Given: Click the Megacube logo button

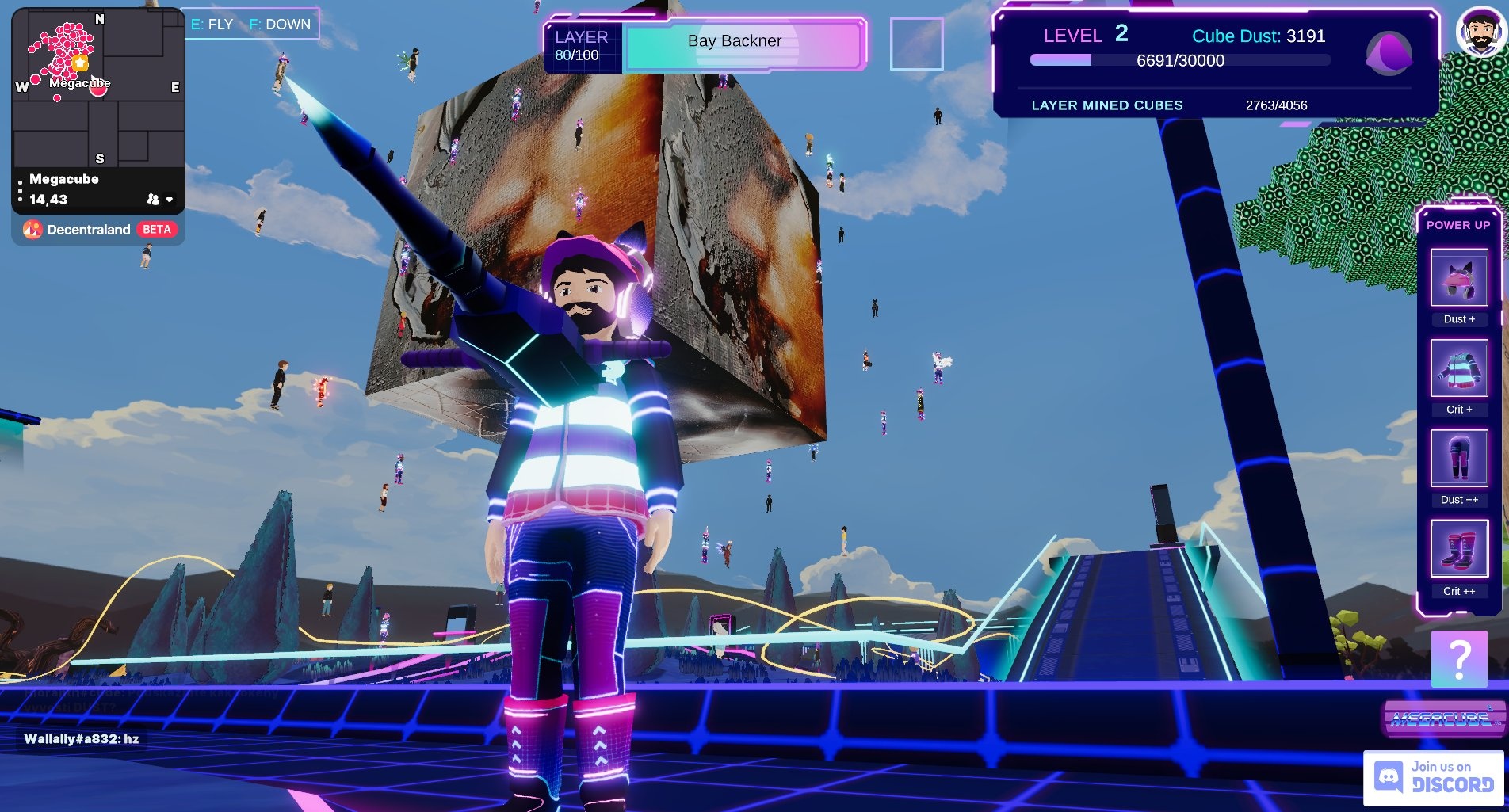Looking at the screenshot, I should (x=1442, y=719).
